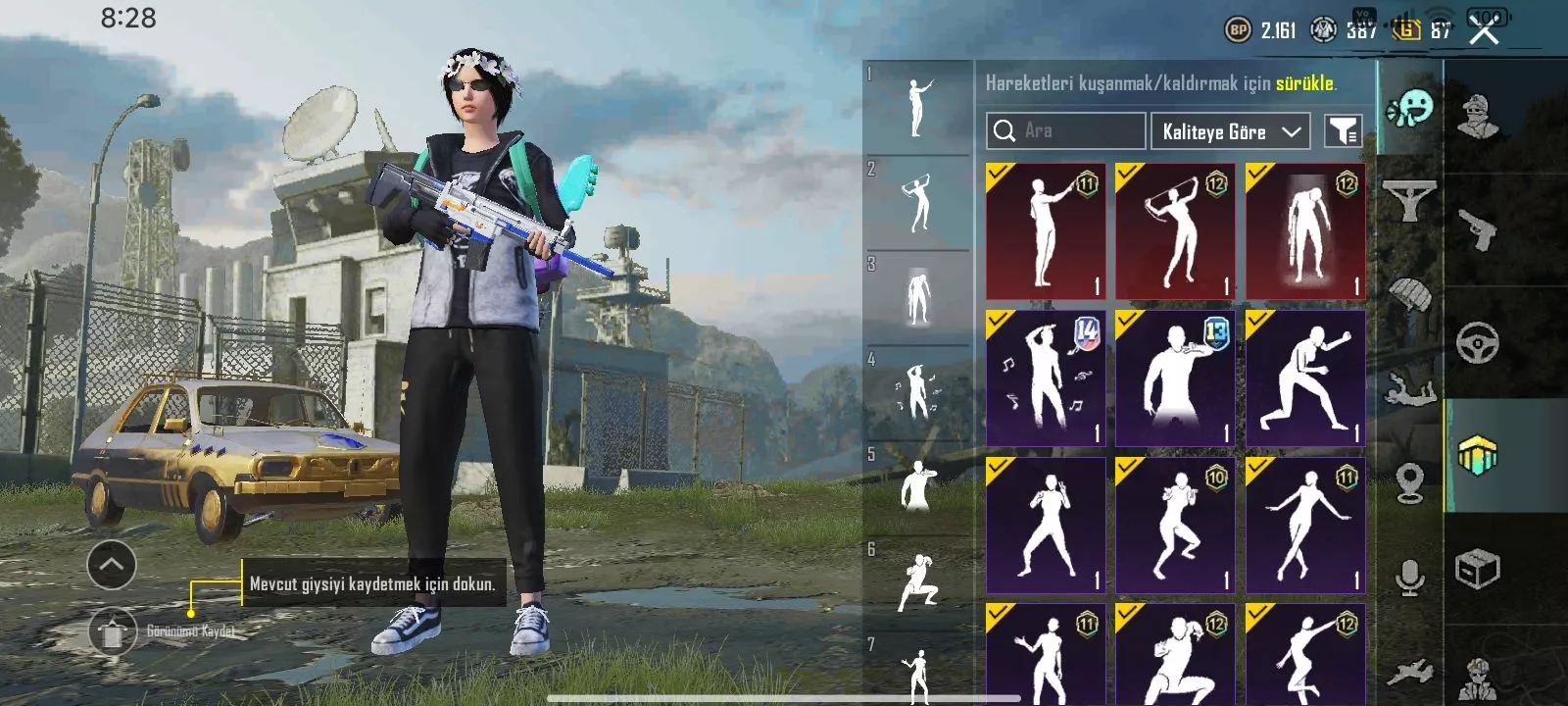Open the parachute skins tab
This screenshot has width=1568, height=706.
[1409, 292]
